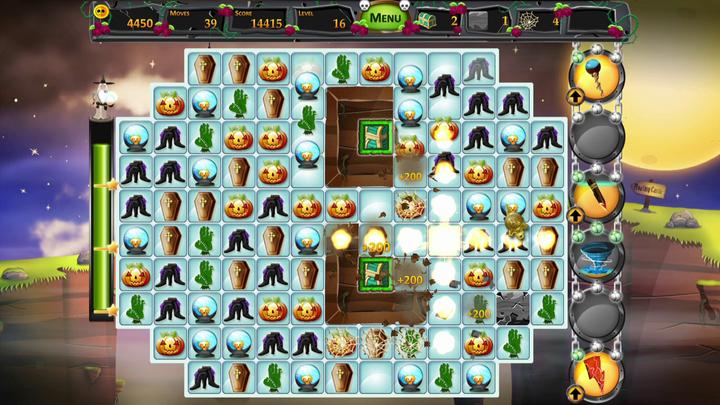Select the framed cross tile in the upper pit
Image resolution: width=720 pixels, height=405 pixels.
tap(376, 136)
